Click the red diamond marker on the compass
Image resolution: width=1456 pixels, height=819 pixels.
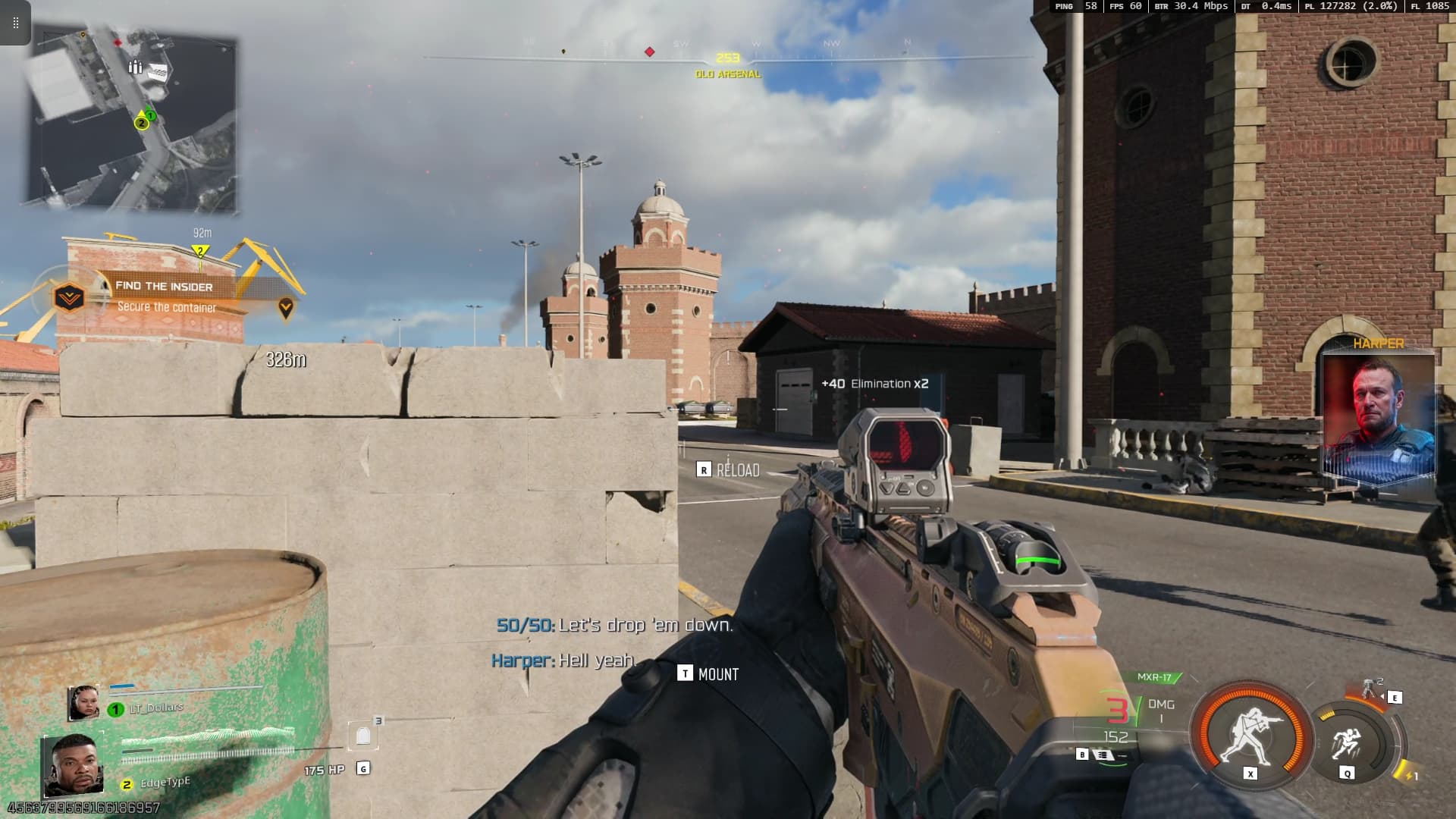[648, 52]
